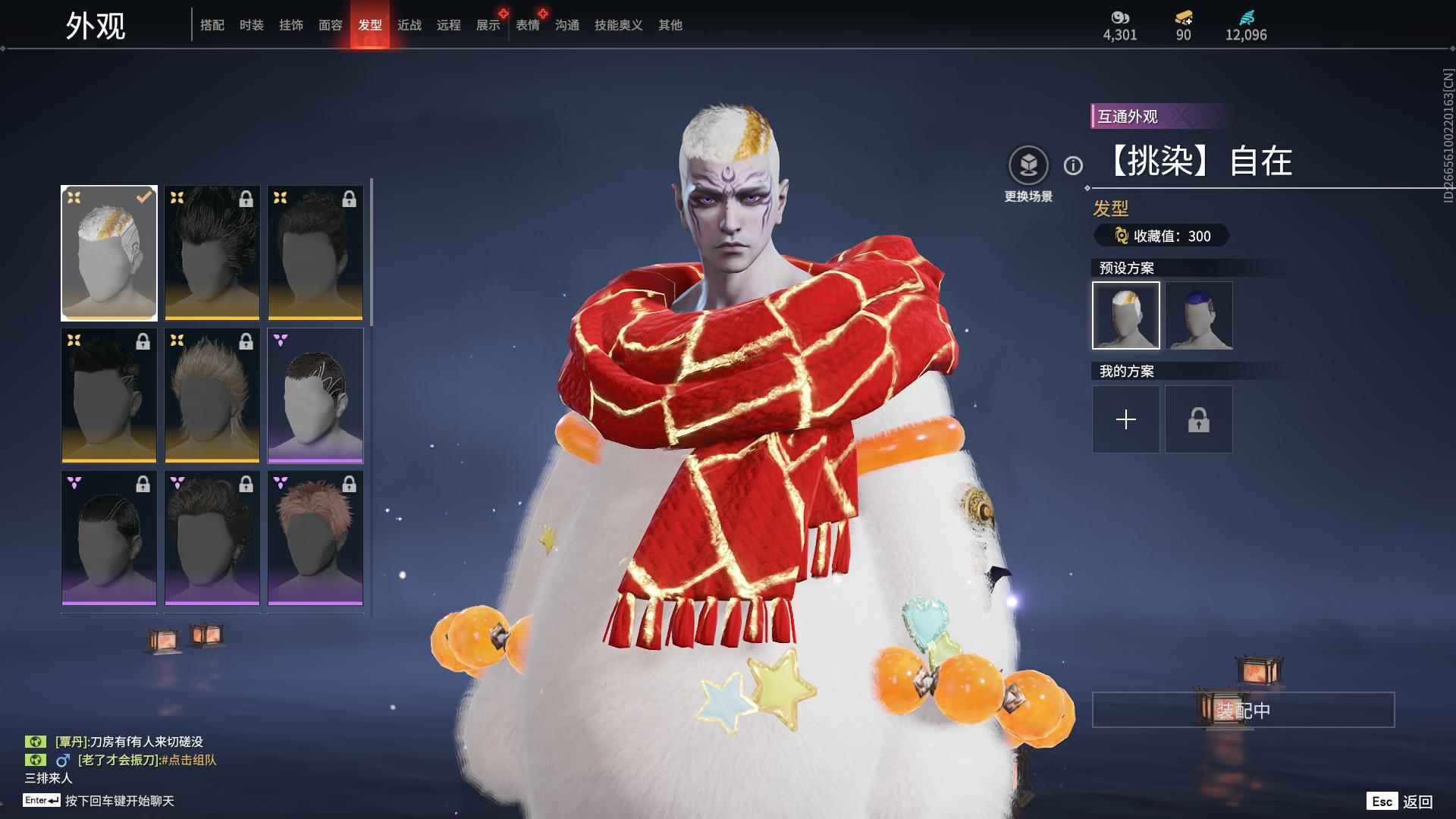Screen dimensions: 1456x819
Task: Go to the 面容 tab
Action: click(x=331, y=25)
